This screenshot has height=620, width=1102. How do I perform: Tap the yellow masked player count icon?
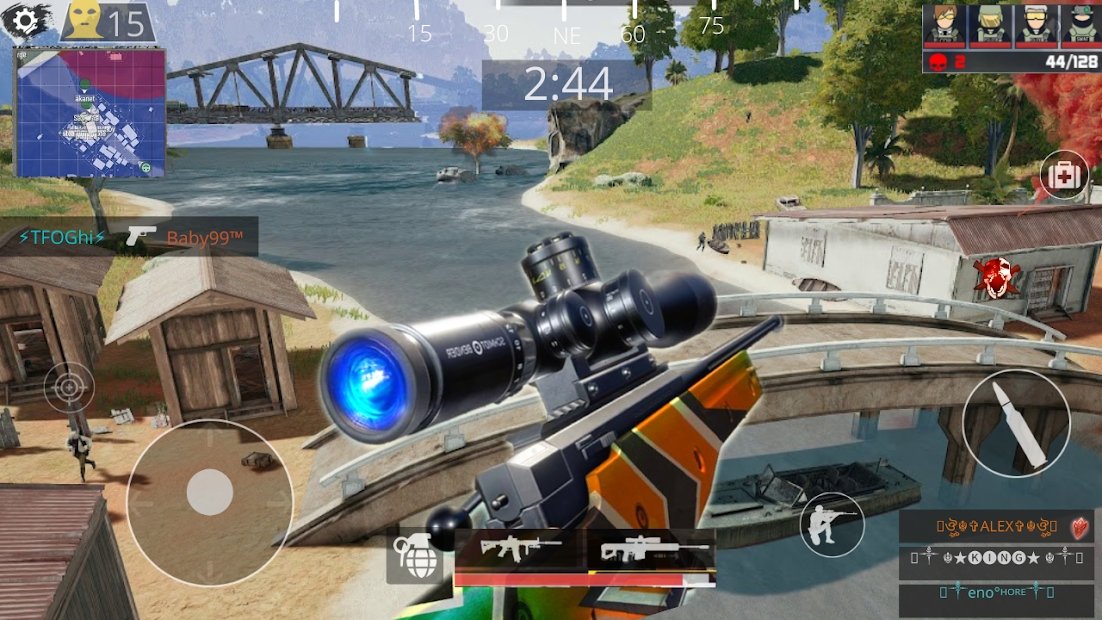(85, 20)
